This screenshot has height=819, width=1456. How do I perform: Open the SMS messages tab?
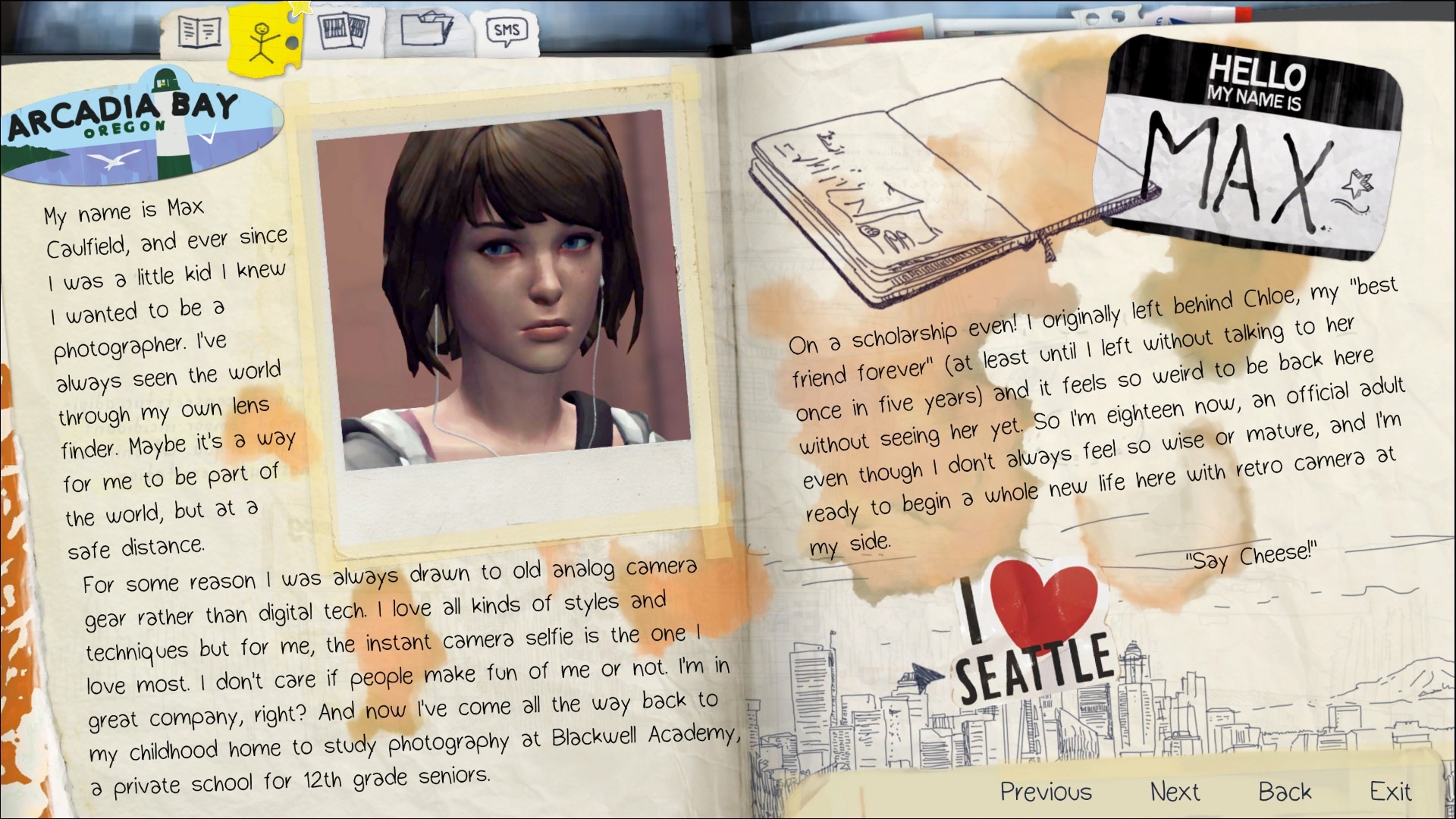506,32
